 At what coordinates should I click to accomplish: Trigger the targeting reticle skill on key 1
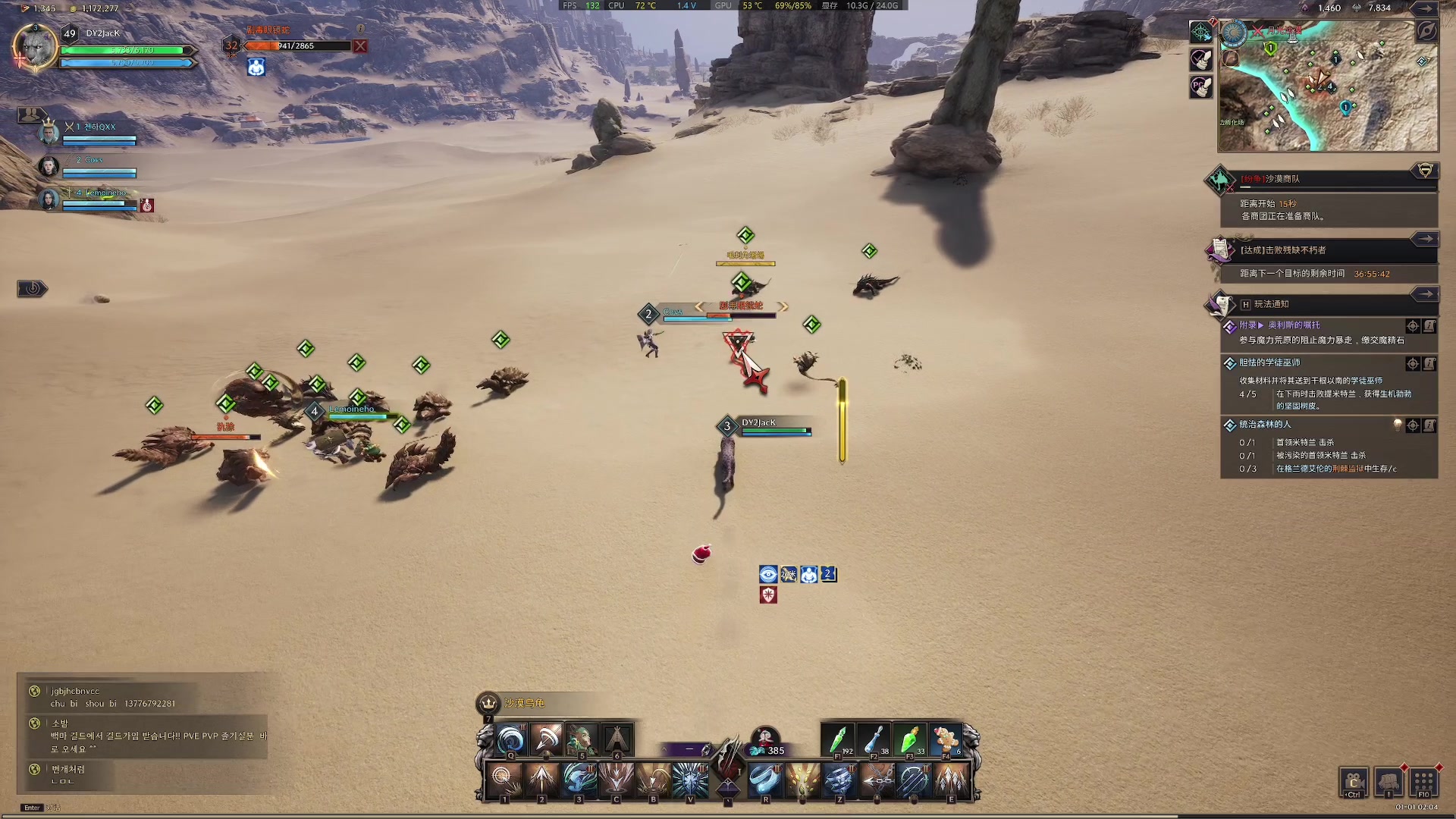tap(504, 780)
